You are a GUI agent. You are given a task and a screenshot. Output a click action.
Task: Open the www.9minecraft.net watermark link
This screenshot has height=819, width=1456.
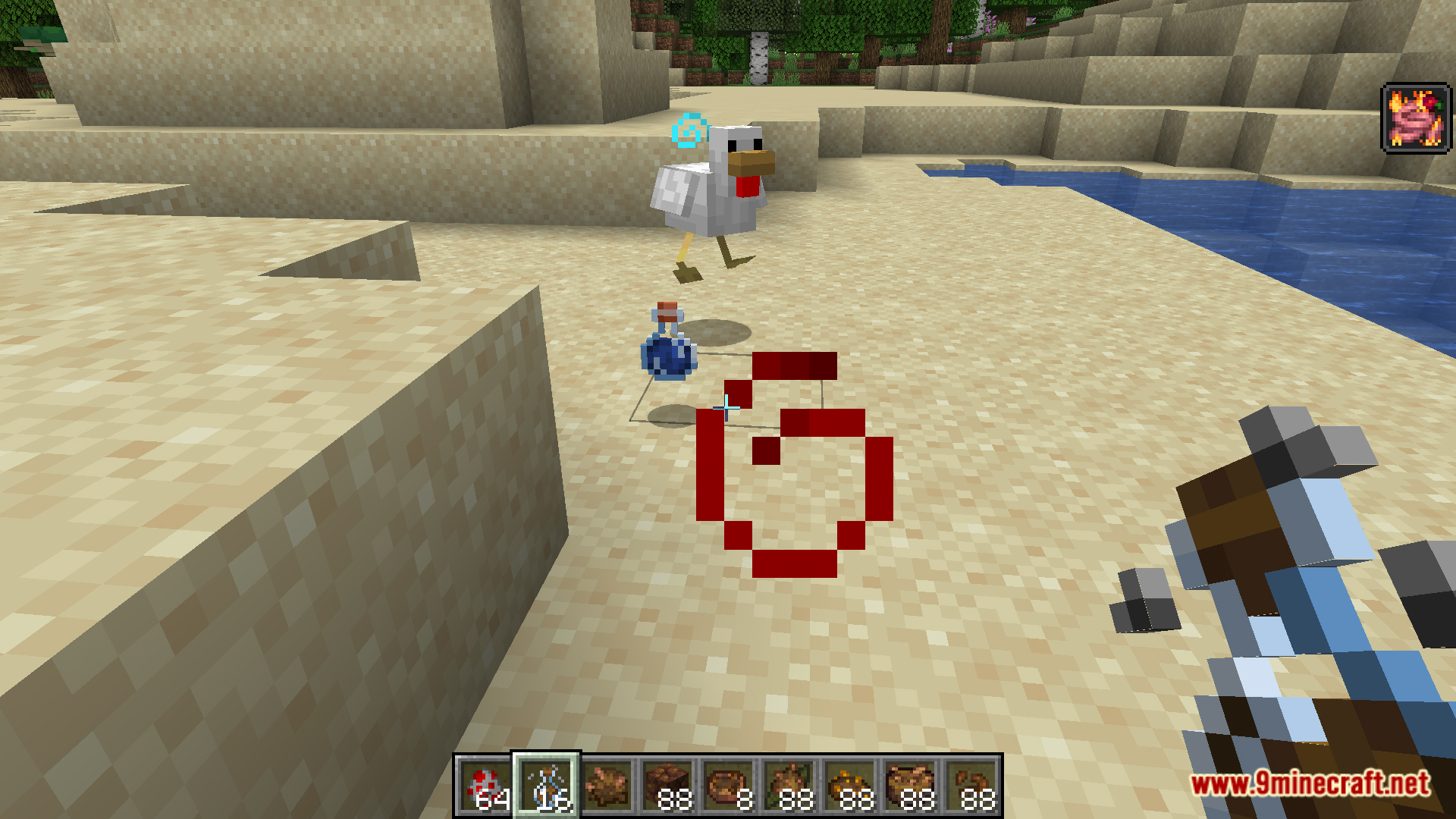tap(1310, 784)
